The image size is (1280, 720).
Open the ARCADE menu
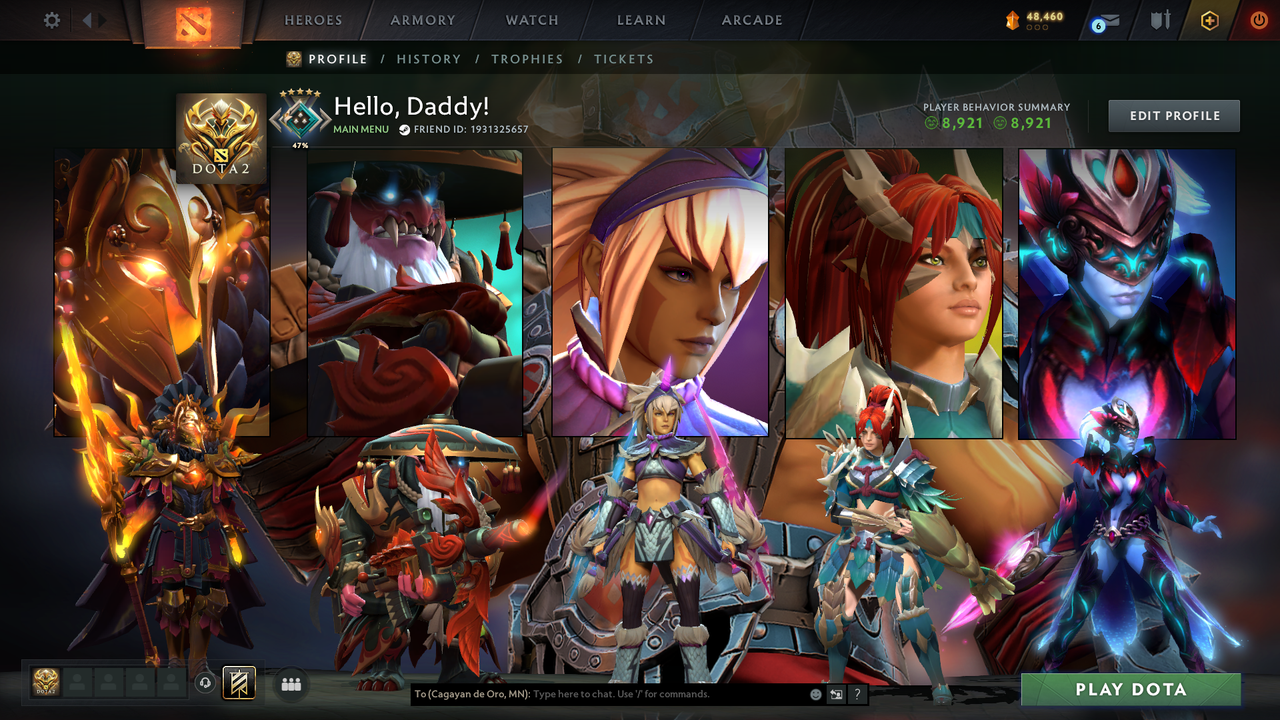[x=751, y=20]
